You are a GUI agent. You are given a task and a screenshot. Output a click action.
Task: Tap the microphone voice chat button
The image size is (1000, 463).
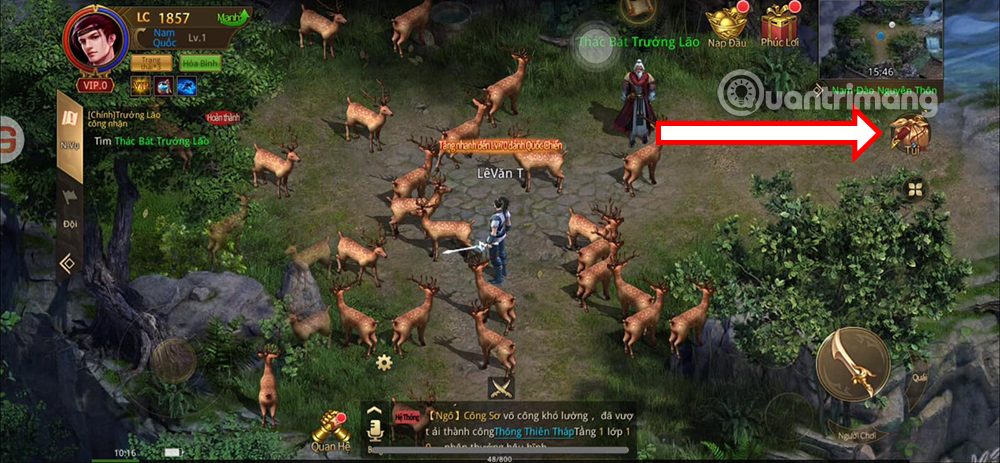click(x=377, y=428)
